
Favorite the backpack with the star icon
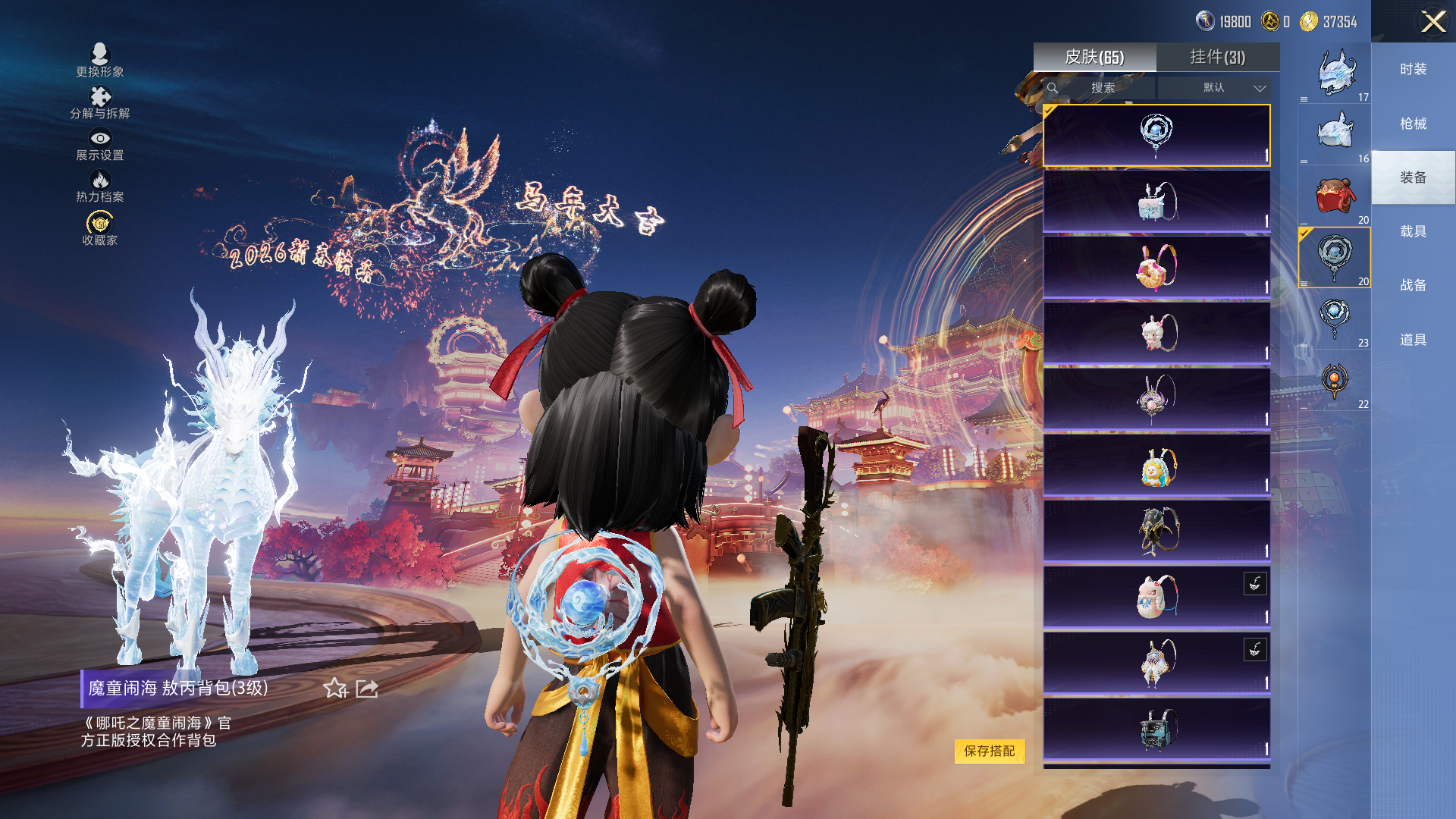click(x=334, y=688)
